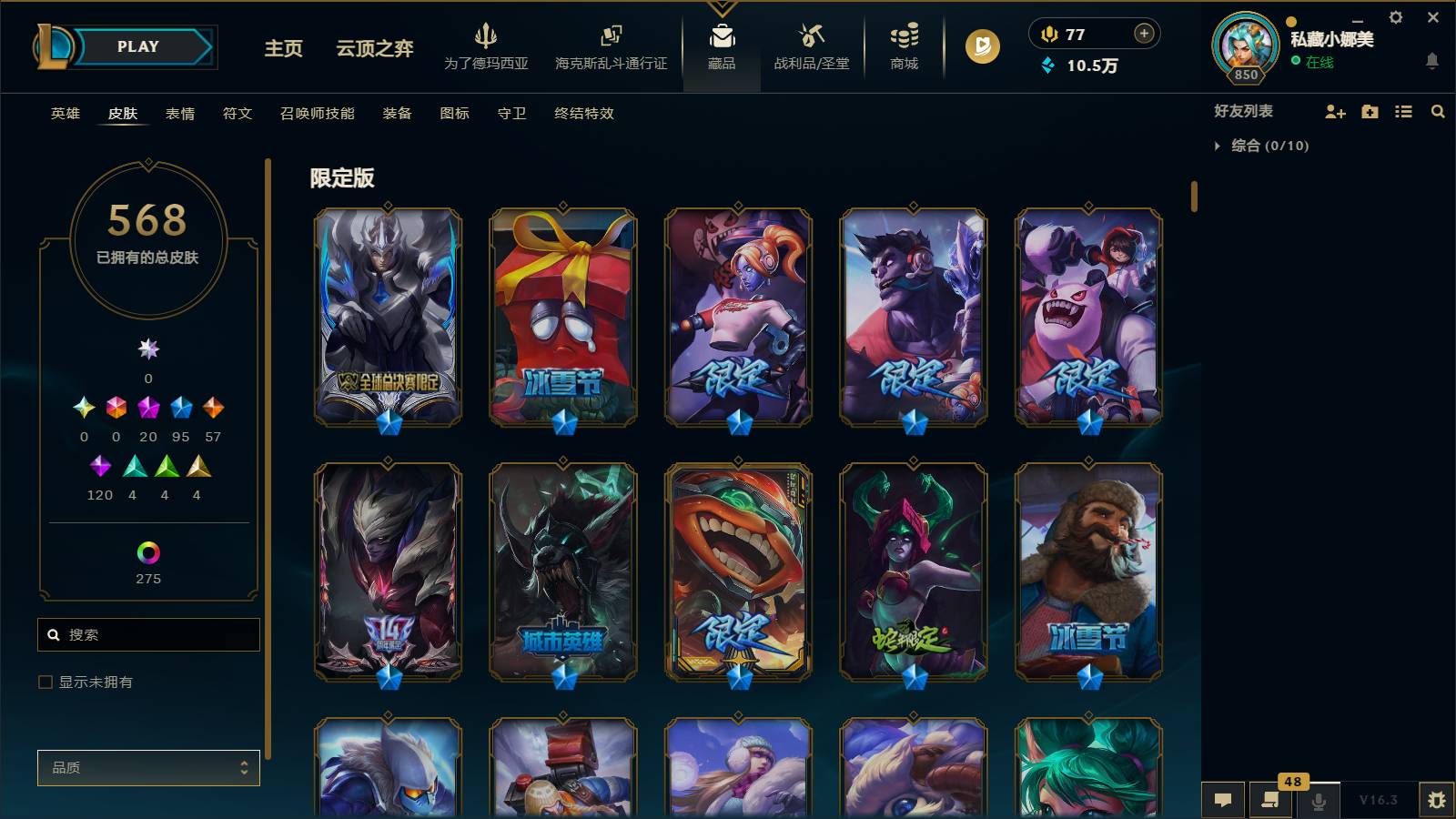Click the chevron above the 藏品 tab
The height and width of the screenshot is (819, 1456).
722,9
